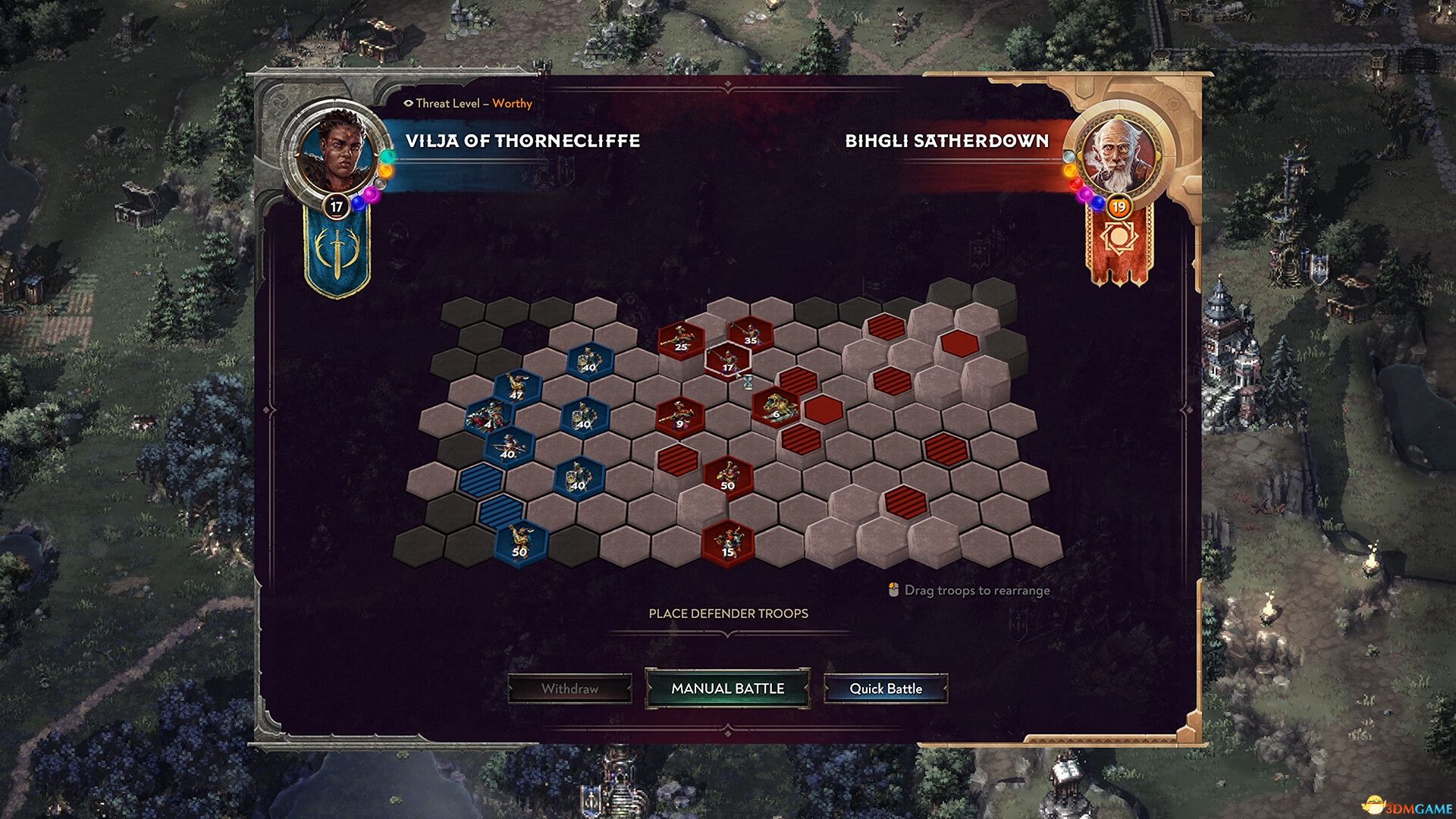Click the grayed Withdraw button
This screenshot has width=1456, height=819.
click(570, 690)
